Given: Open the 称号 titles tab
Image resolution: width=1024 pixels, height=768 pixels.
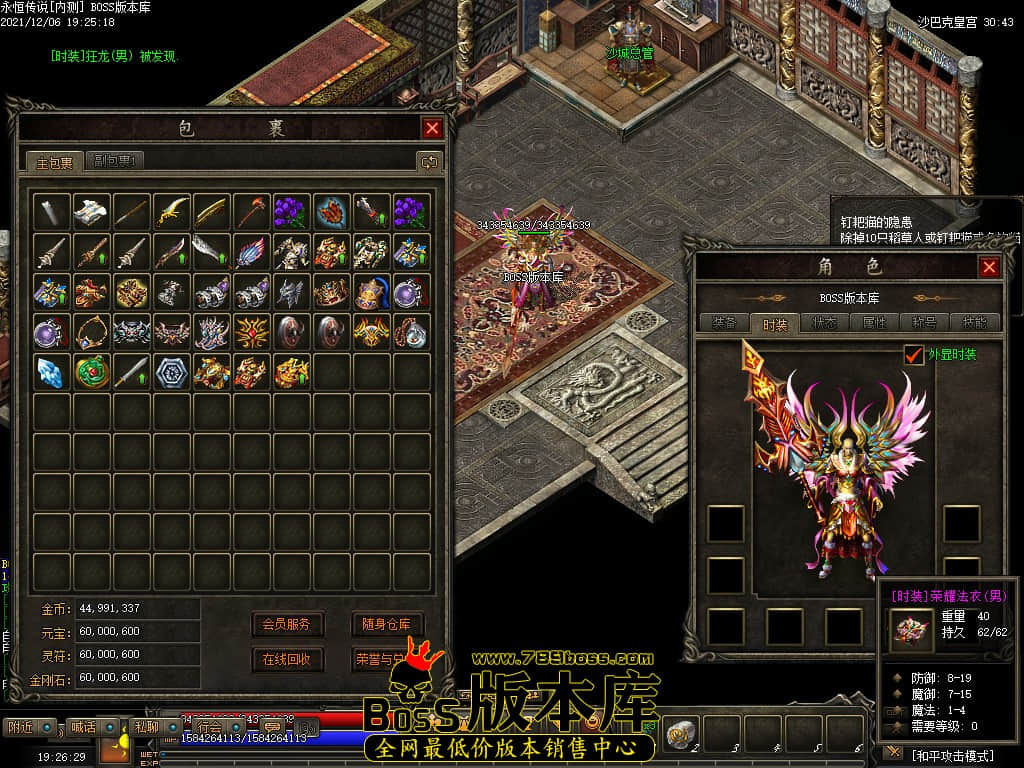Looking at the screenshot, I should pyautogui.click(x=924, y=323).
